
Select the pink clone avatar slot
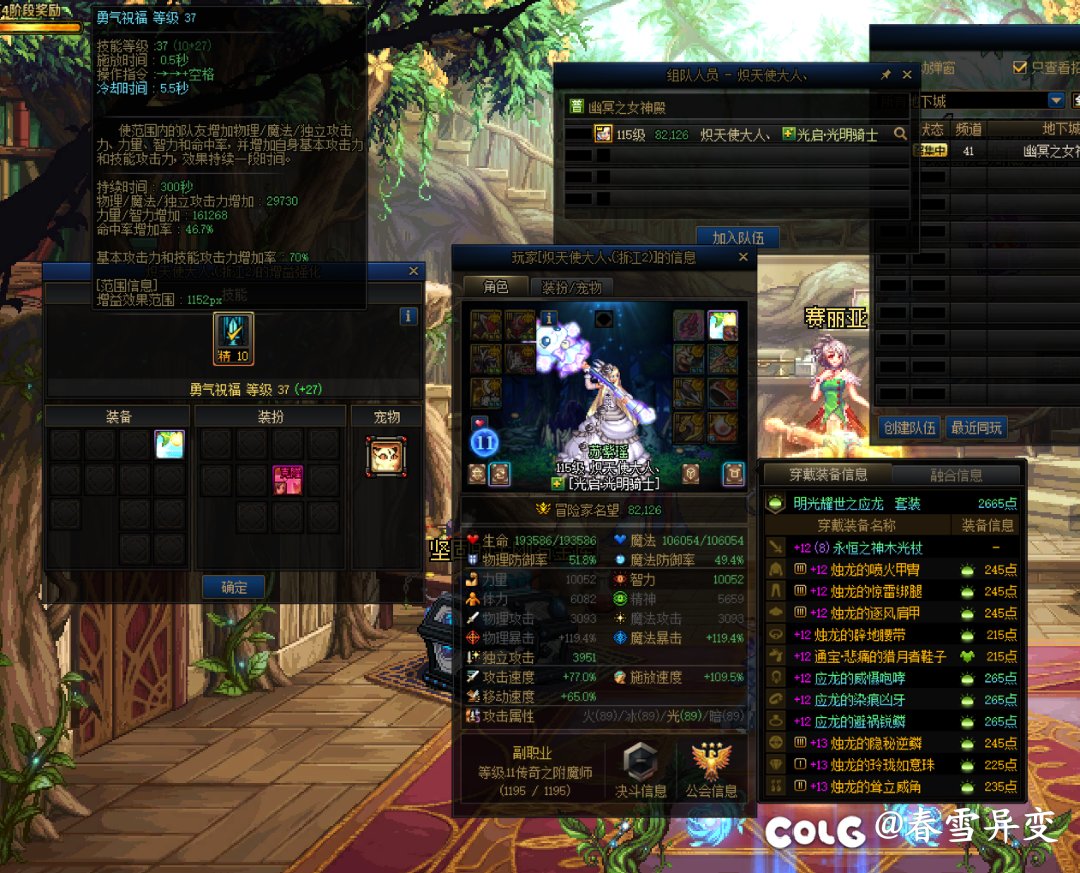pos(289,480)
